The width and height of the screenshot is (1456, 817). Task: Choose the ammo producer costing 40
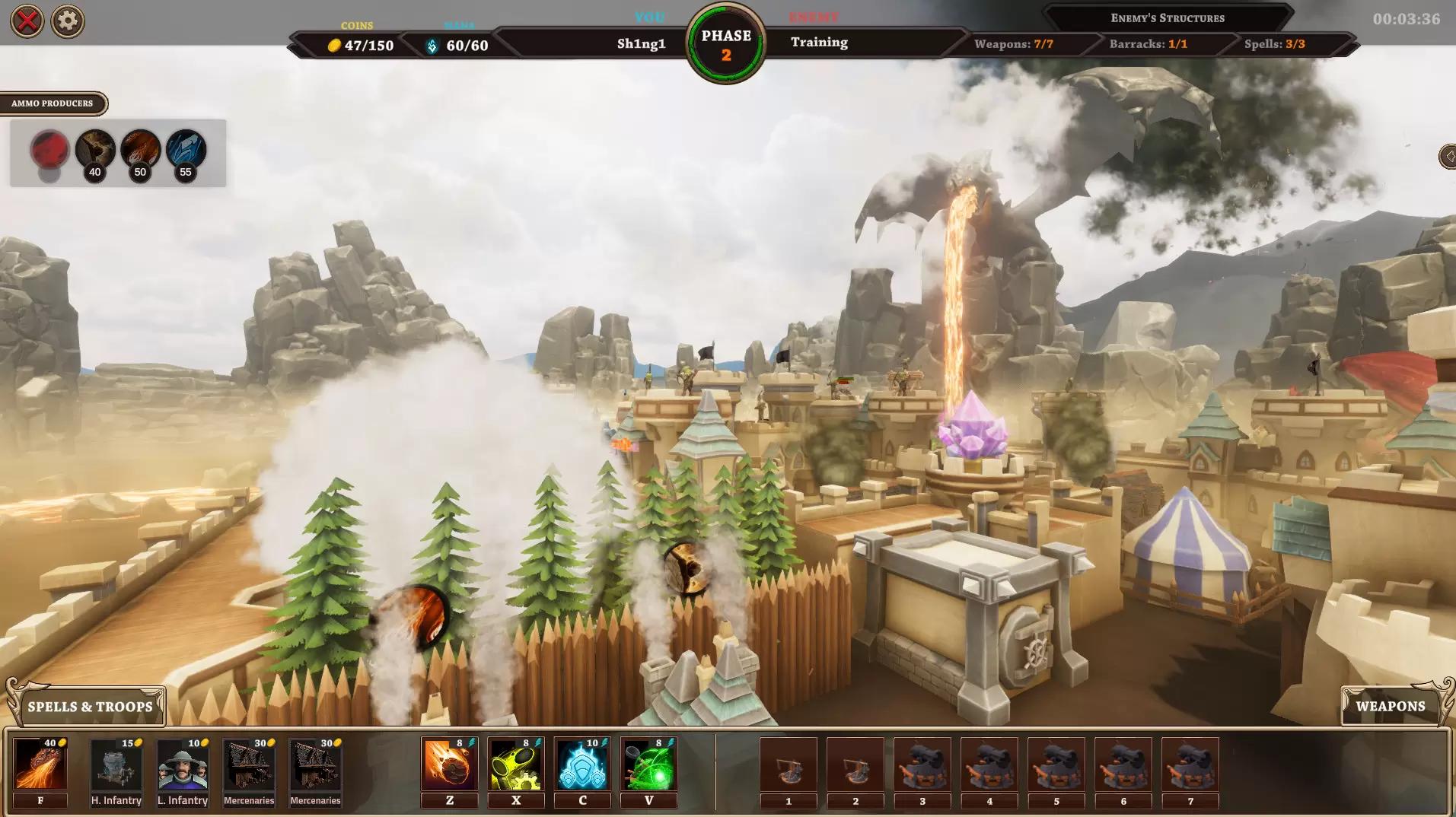pos(95,149)
